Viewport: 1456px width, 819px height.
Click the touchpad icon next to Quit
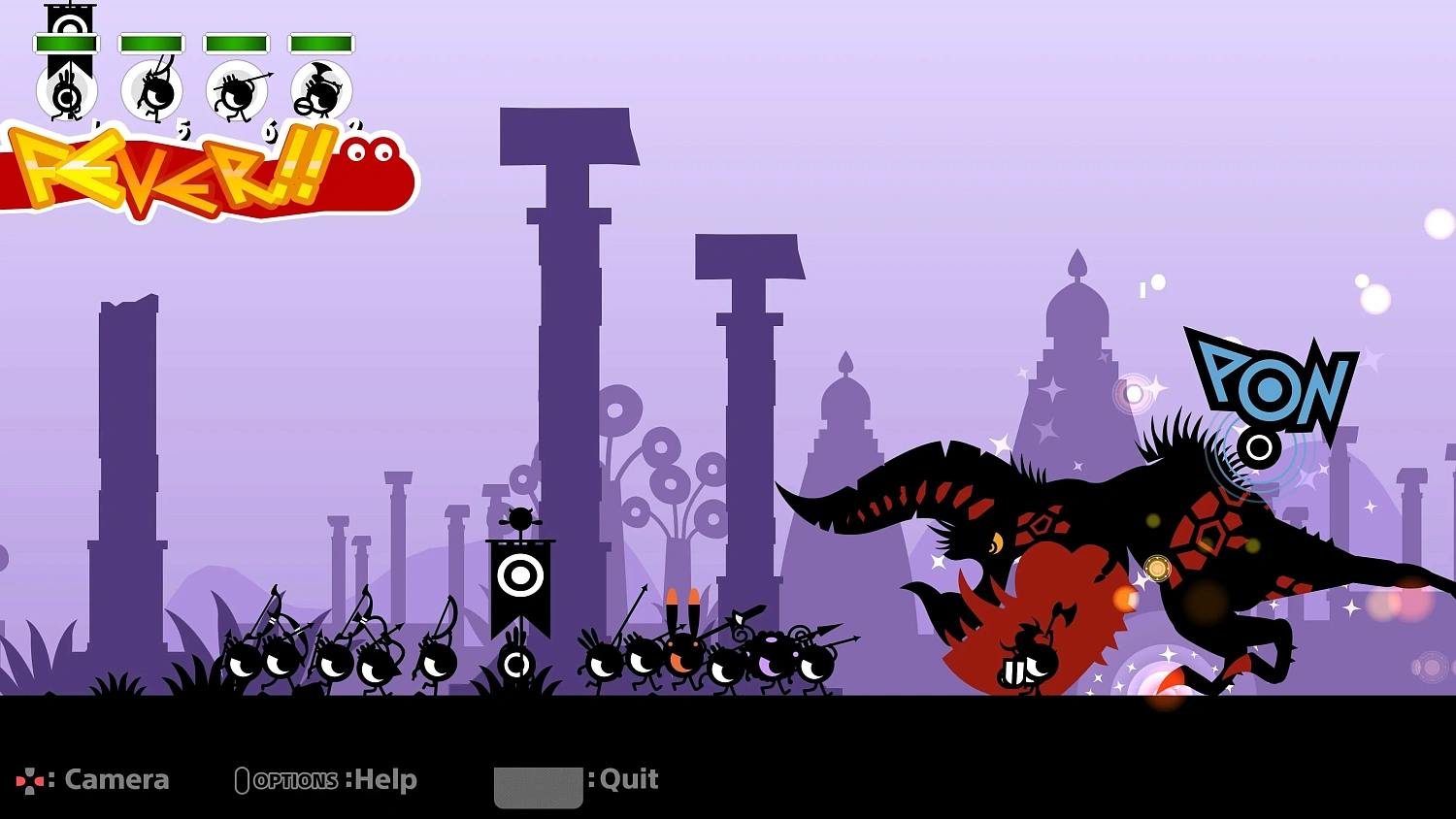click(539, 786)
